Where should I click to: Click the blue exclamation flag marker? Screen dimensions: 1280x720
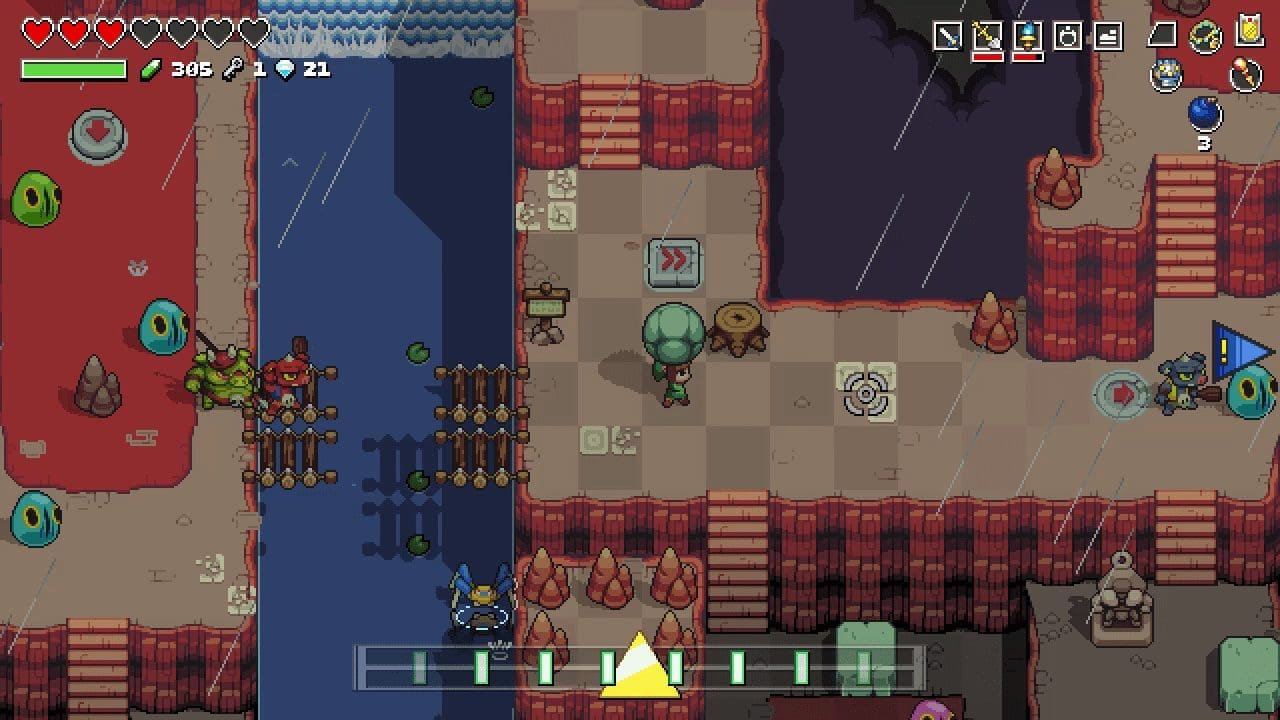point(1237,349)
